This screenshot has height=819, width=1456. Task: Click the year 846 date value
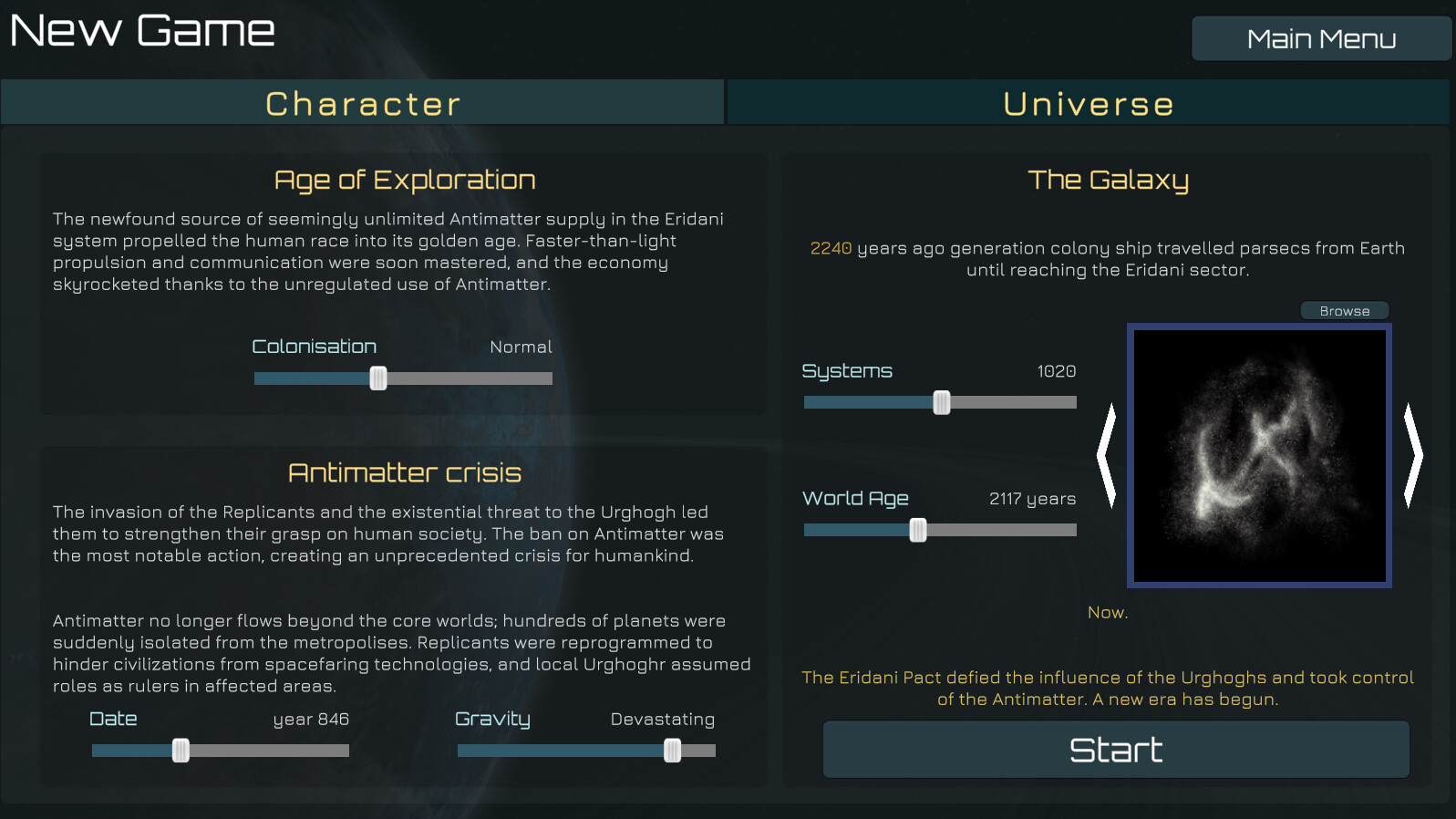pos(310,720)
